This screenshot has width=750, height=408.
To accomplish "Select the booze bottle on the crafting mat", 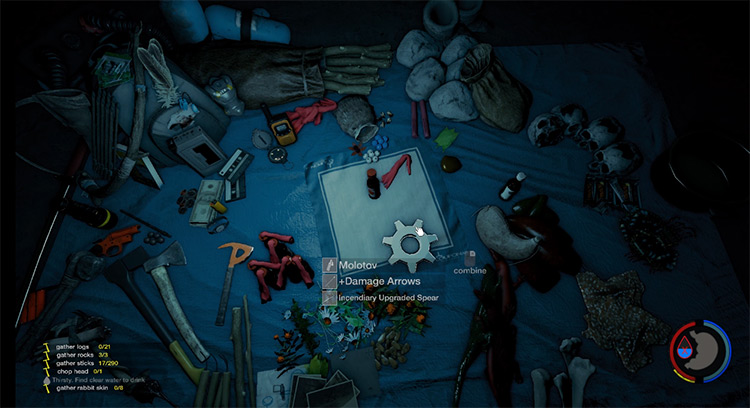I will tap(372, 183).
